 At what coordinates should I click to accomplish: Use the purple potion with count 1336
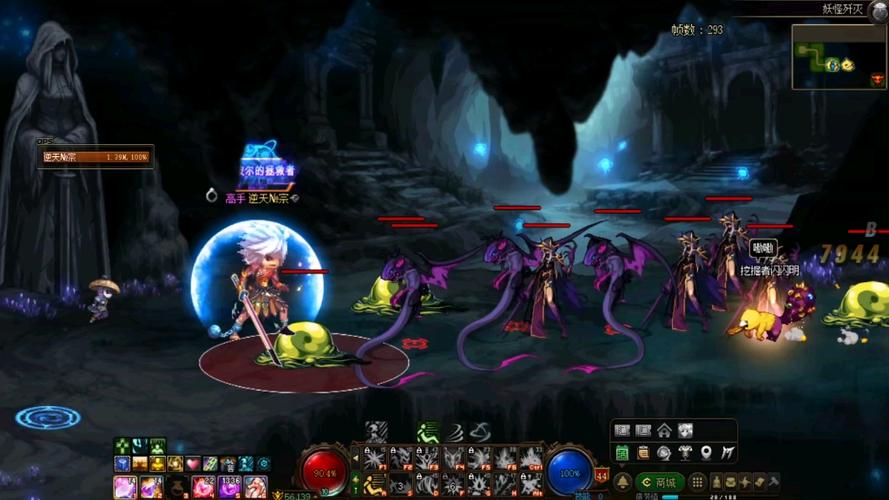pyautogui.click(x=229, y=487)
